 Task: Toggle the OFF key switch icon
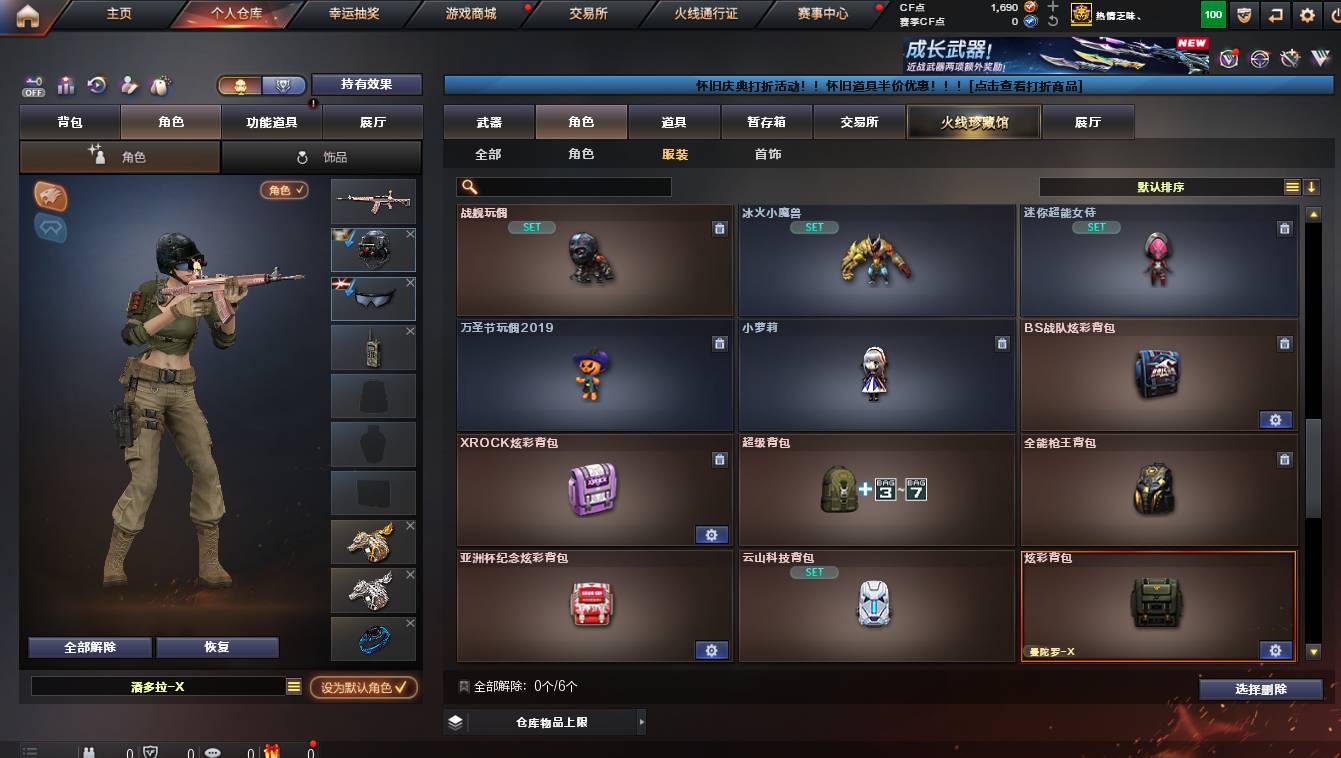coord(33,86)
